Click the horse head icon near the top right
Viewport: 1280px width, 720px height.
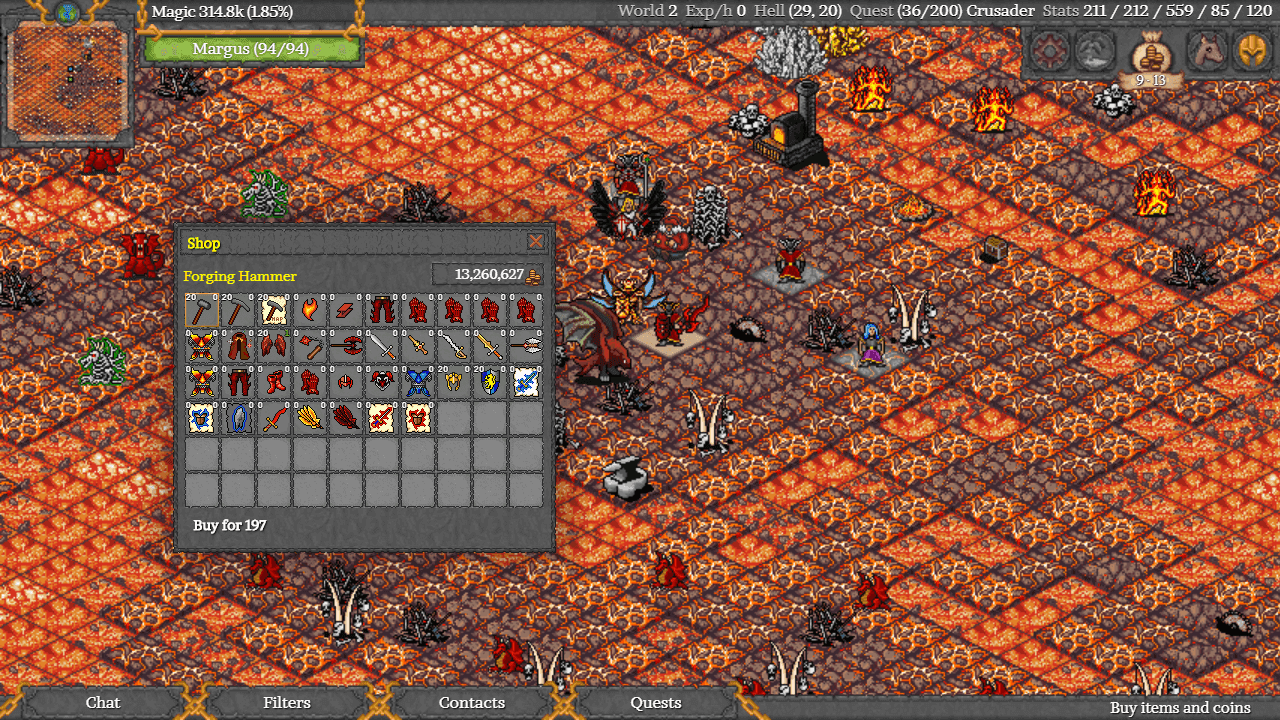tap(1207, 50)
